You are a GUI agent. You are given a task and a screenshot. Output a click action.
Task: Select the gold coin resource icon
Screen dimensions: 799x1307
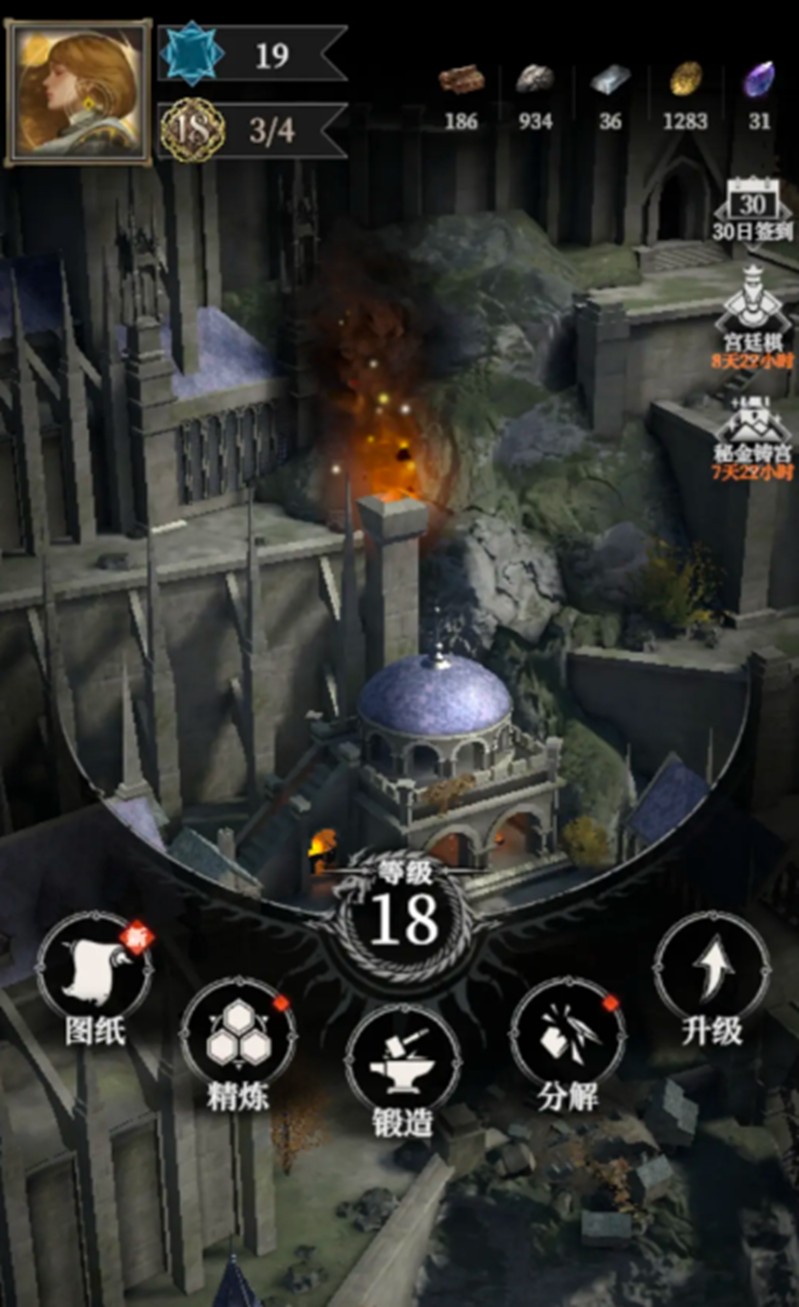click(x=686, y=78)
